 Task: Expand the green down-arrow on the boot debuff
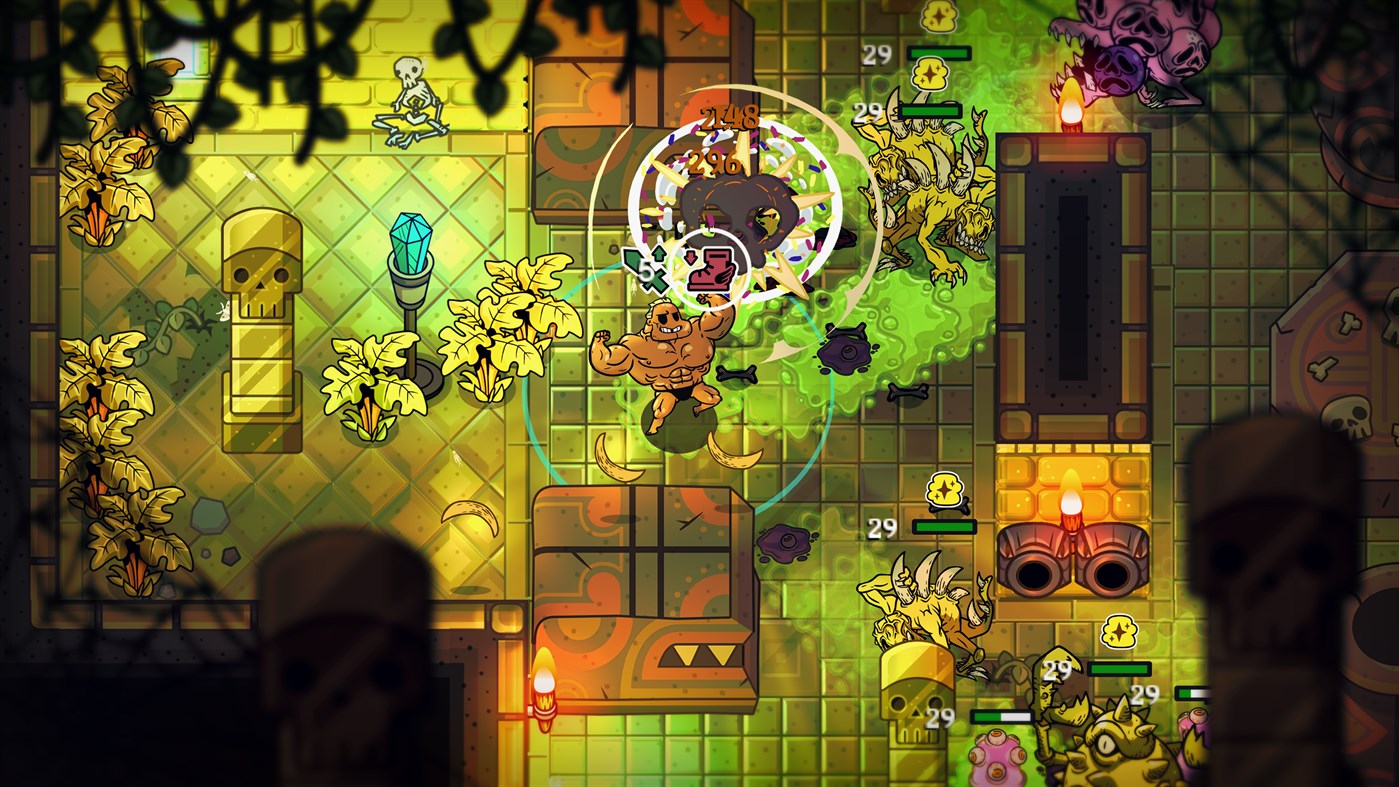point(691,257)
